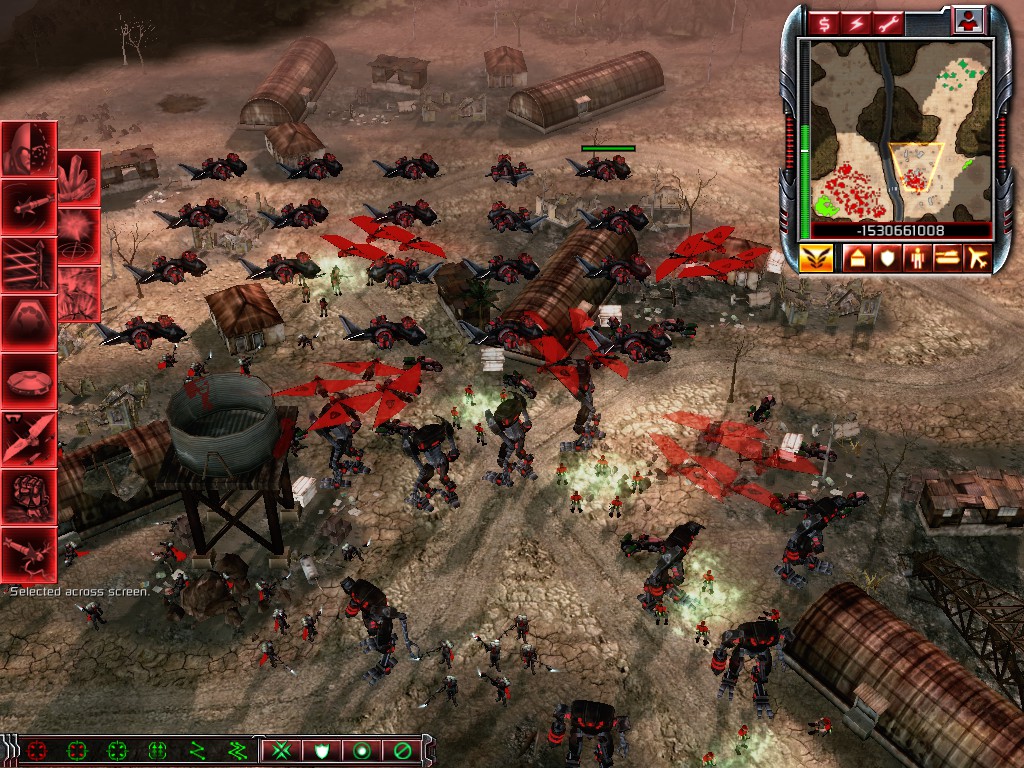The height and width of the screenshot is (768, 1024).
Task: Use the flying-saucer disc support power
Action: pos(28,380)
